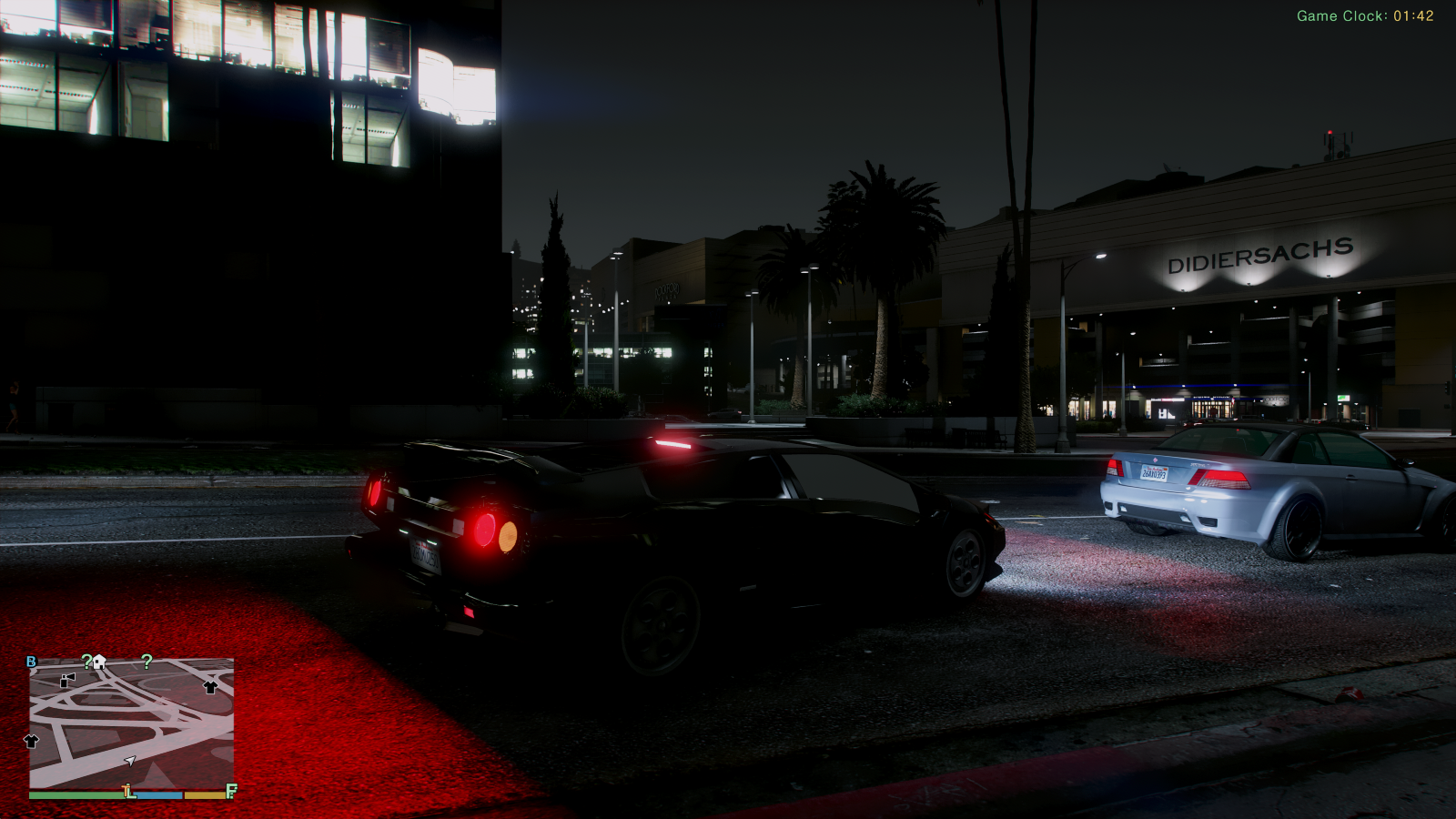The width and height of the screenshot is (1456, 819).
Task: Click the minimap
Action: point(131,723)
